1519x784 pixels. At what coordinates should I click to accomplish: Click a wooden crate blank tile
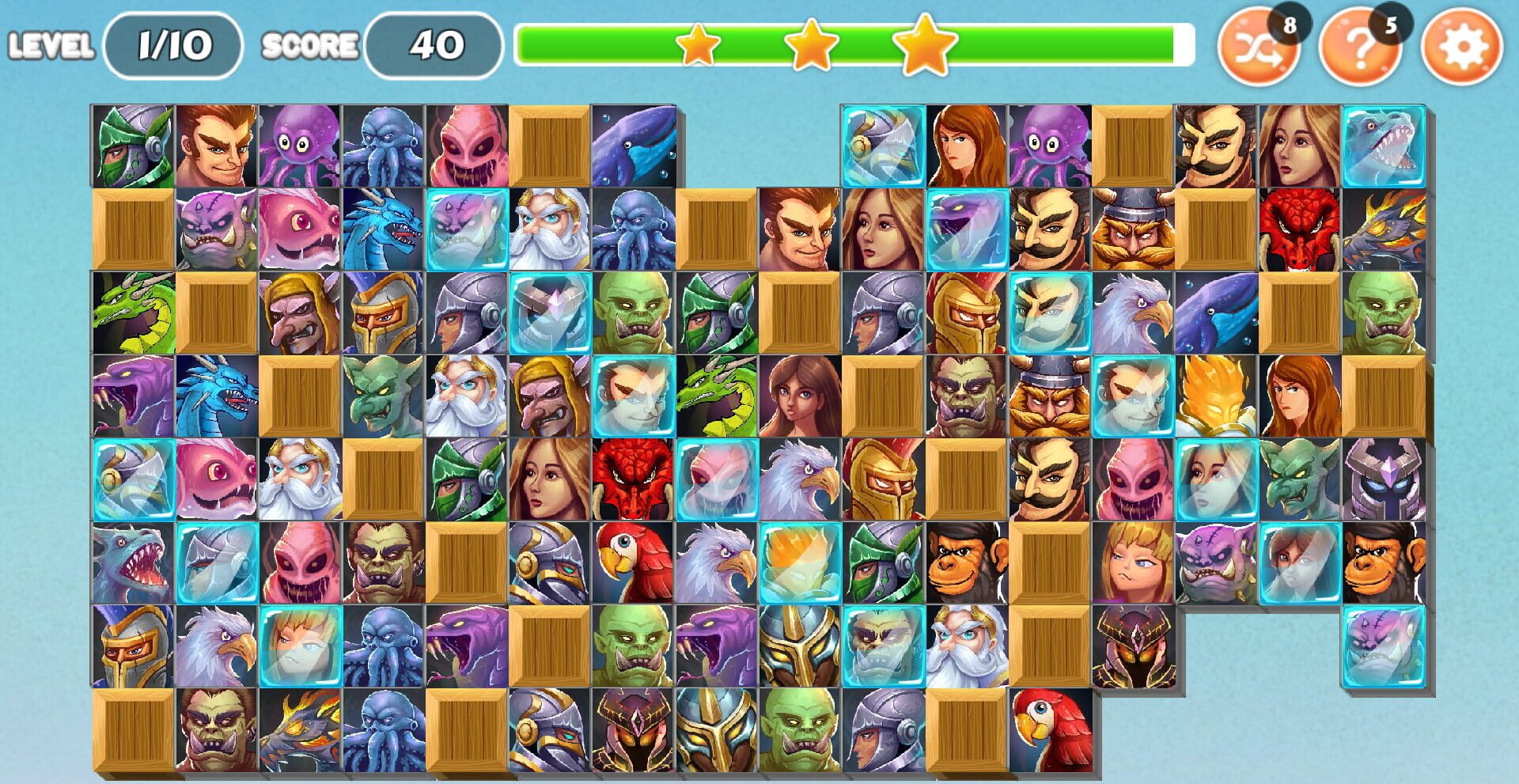[x=547, y=146]
